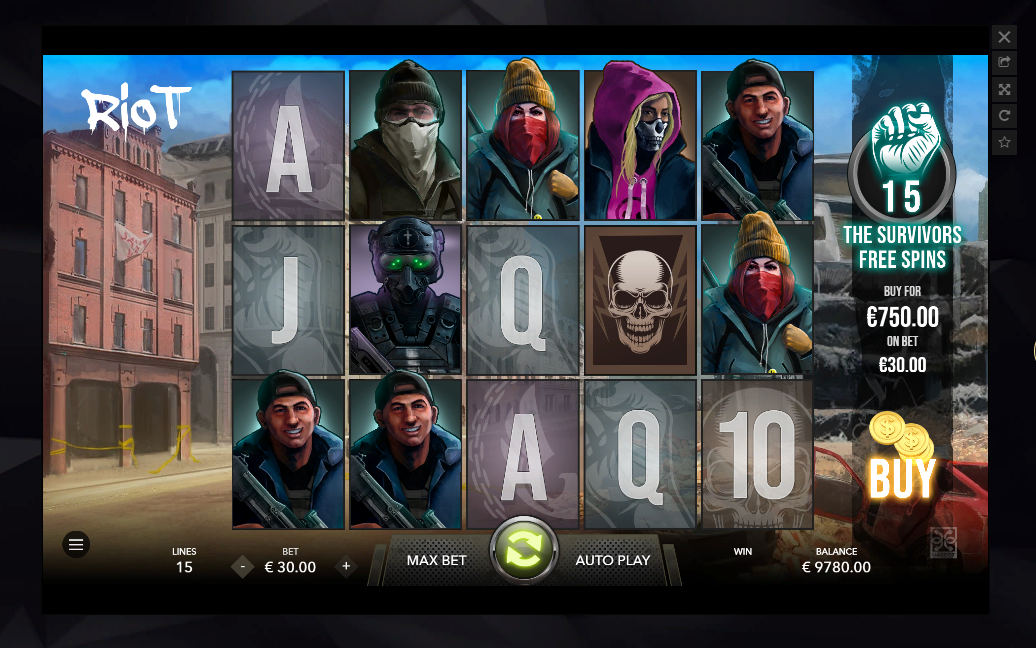1036x648 pixels.
Task: Reload the game with the refresh icon
Action: (1004, 116)
